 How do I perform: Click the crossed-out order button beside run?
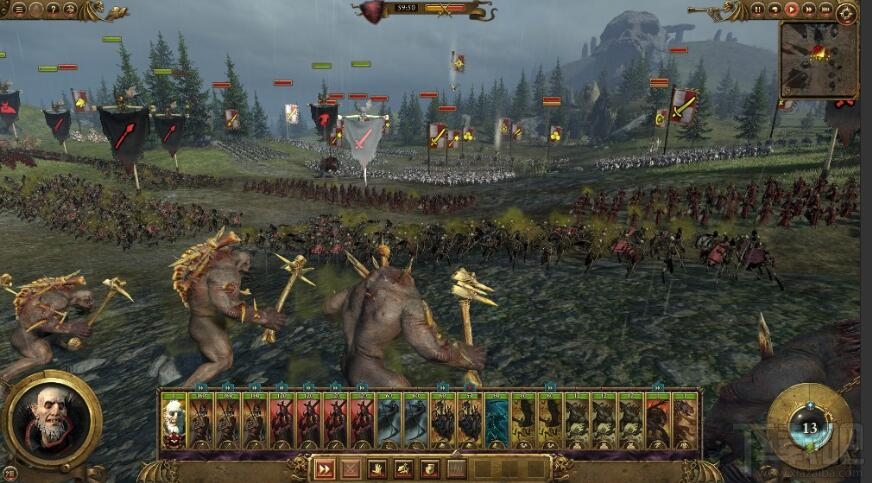point(351,468)
